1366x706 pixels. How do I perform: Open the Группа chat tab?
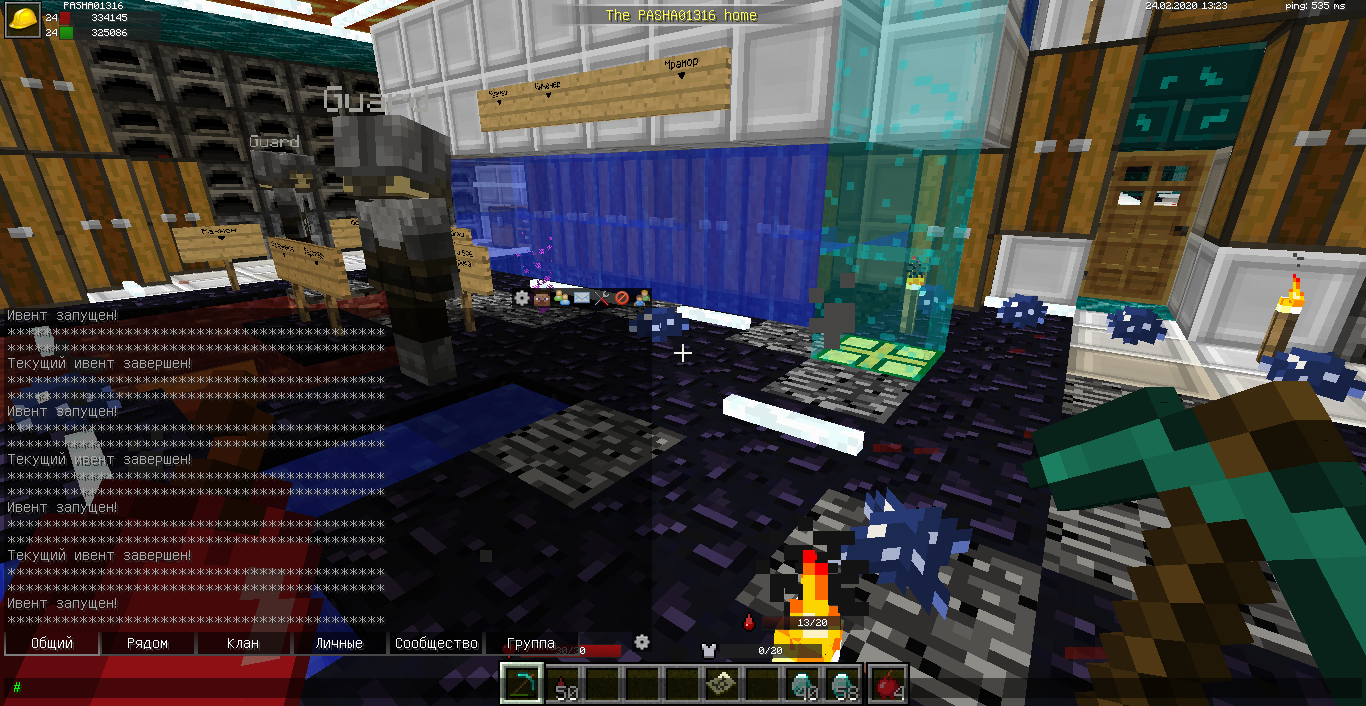coord(531,643)
